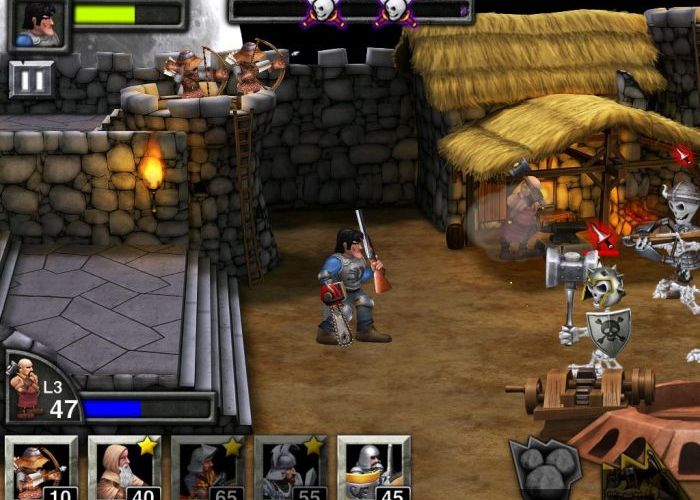The height and width of the screenshot is (500, 700).
Task: Summon the dwarf archer unit costing 10
Action: click(41, 468)
